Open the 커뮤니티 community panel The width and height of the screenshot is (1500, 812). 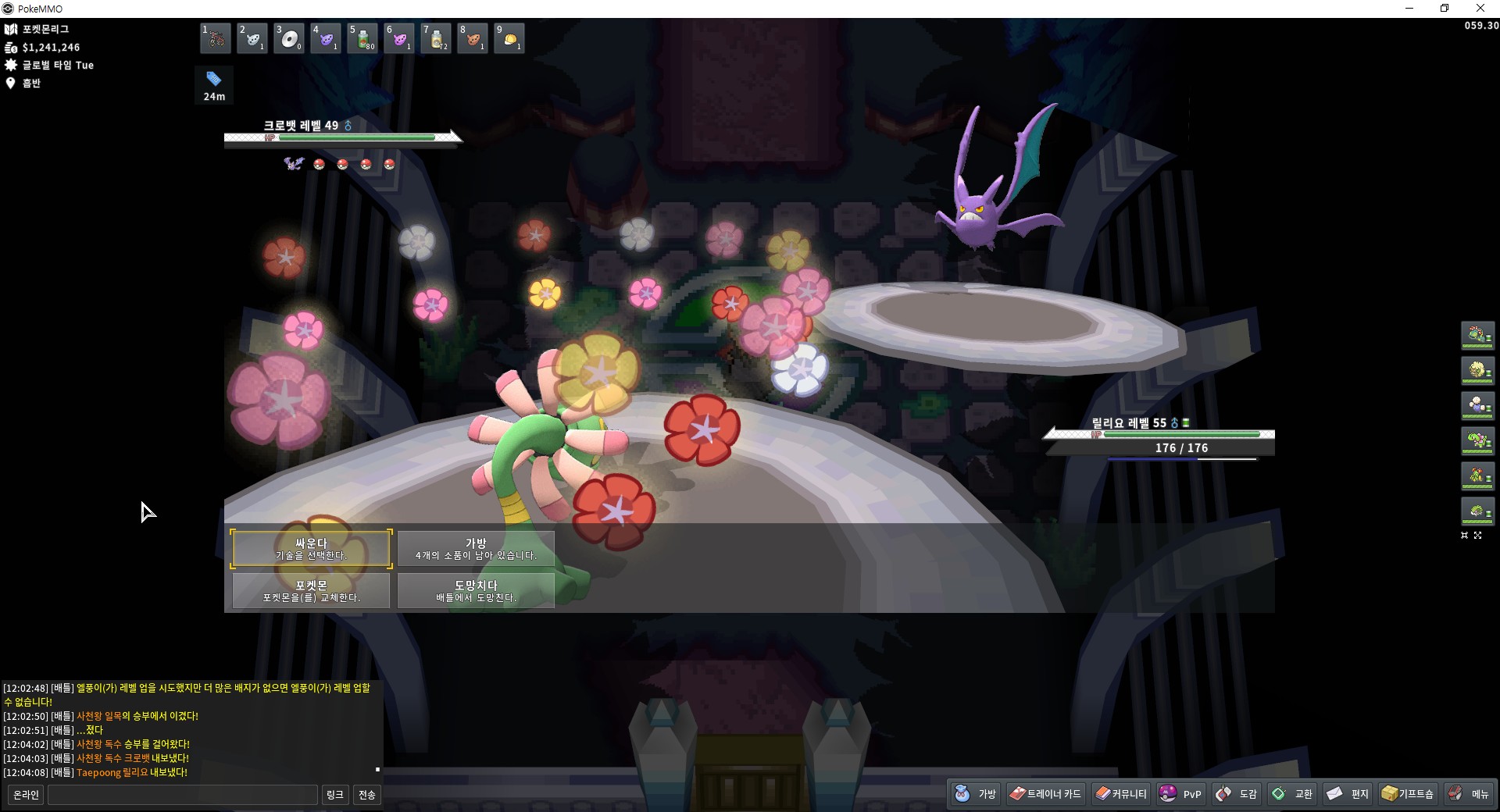coord(1121,794)
